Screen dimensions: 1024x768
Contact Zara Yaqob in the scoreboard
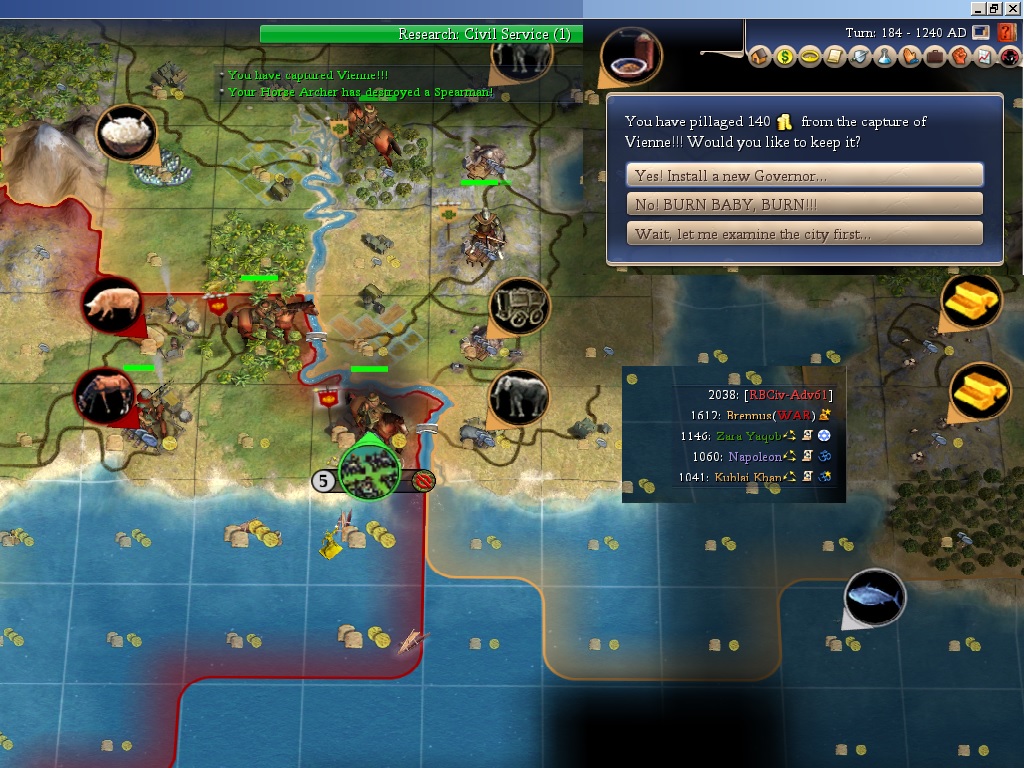746,436
